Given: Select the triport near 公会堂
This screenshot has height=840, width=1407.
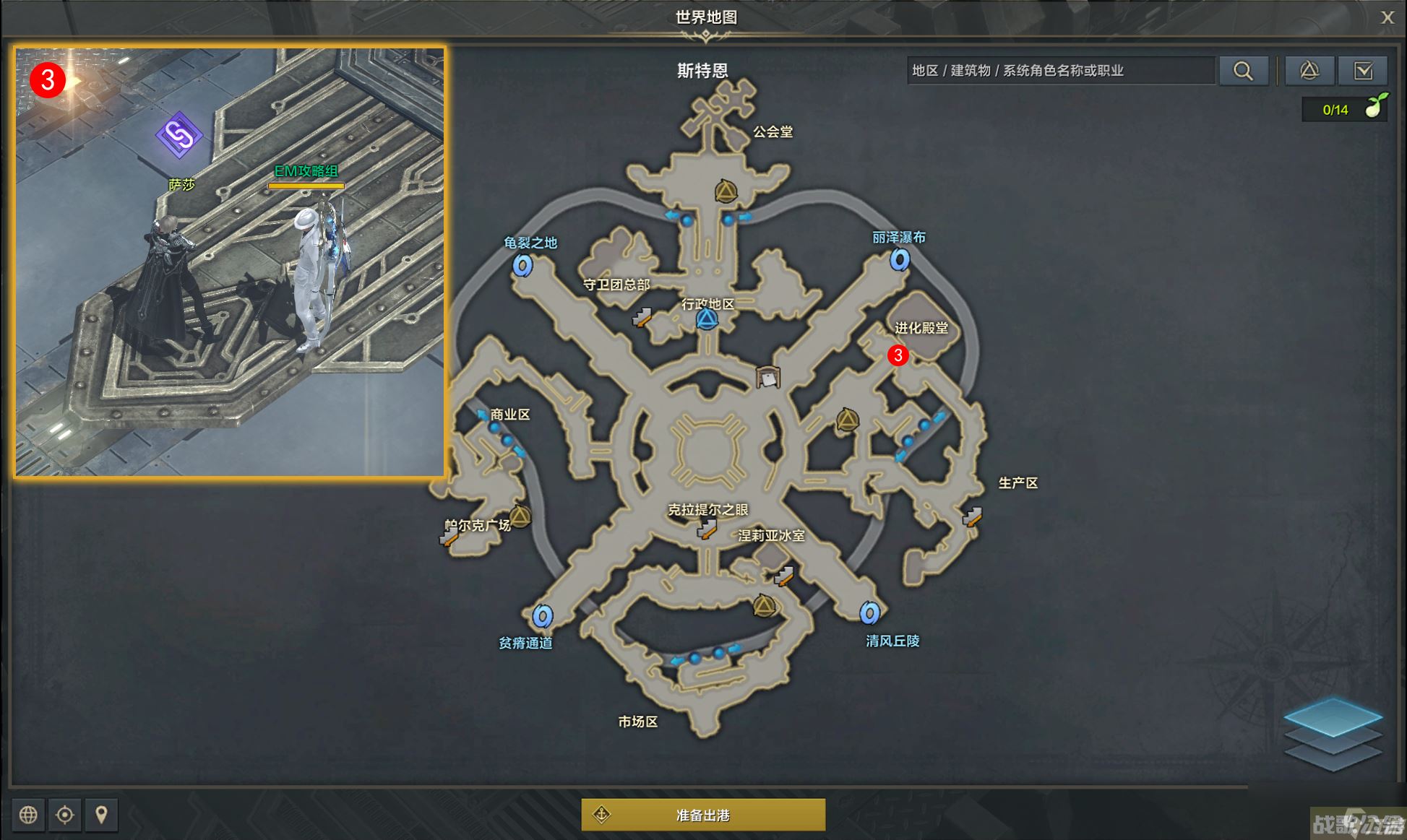Looking at the screenshot, I should point(726,191).
